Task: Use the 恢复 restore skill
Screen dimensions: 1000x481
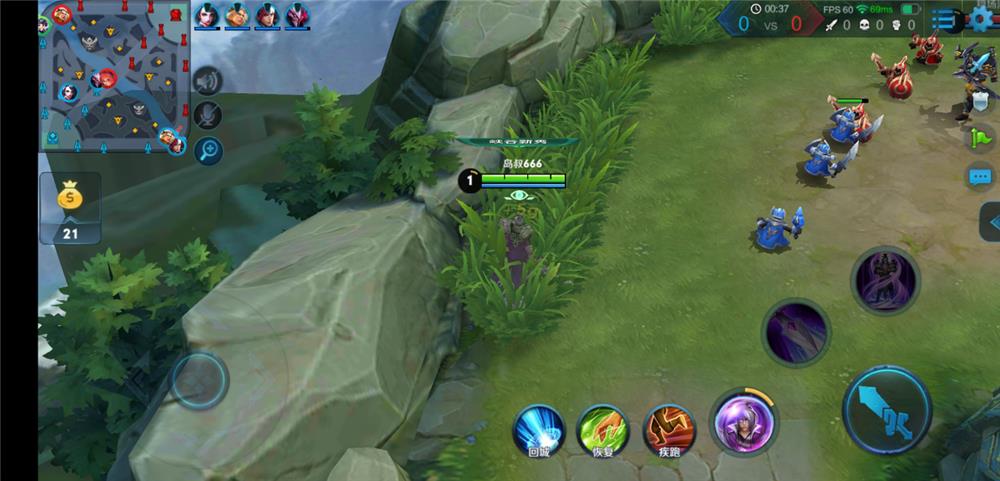Action: point(603,428)
